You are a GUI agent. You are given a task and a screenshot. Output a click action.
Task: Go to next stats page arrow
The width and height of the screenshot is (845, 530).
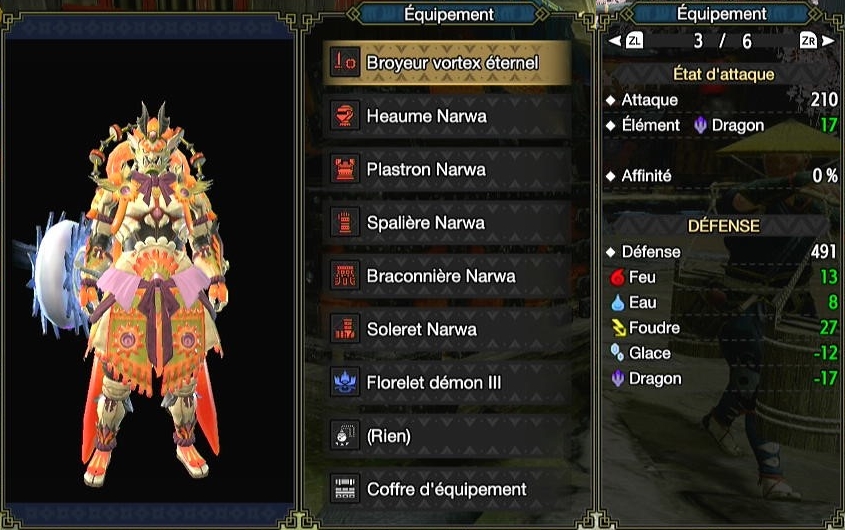[827, 41]
